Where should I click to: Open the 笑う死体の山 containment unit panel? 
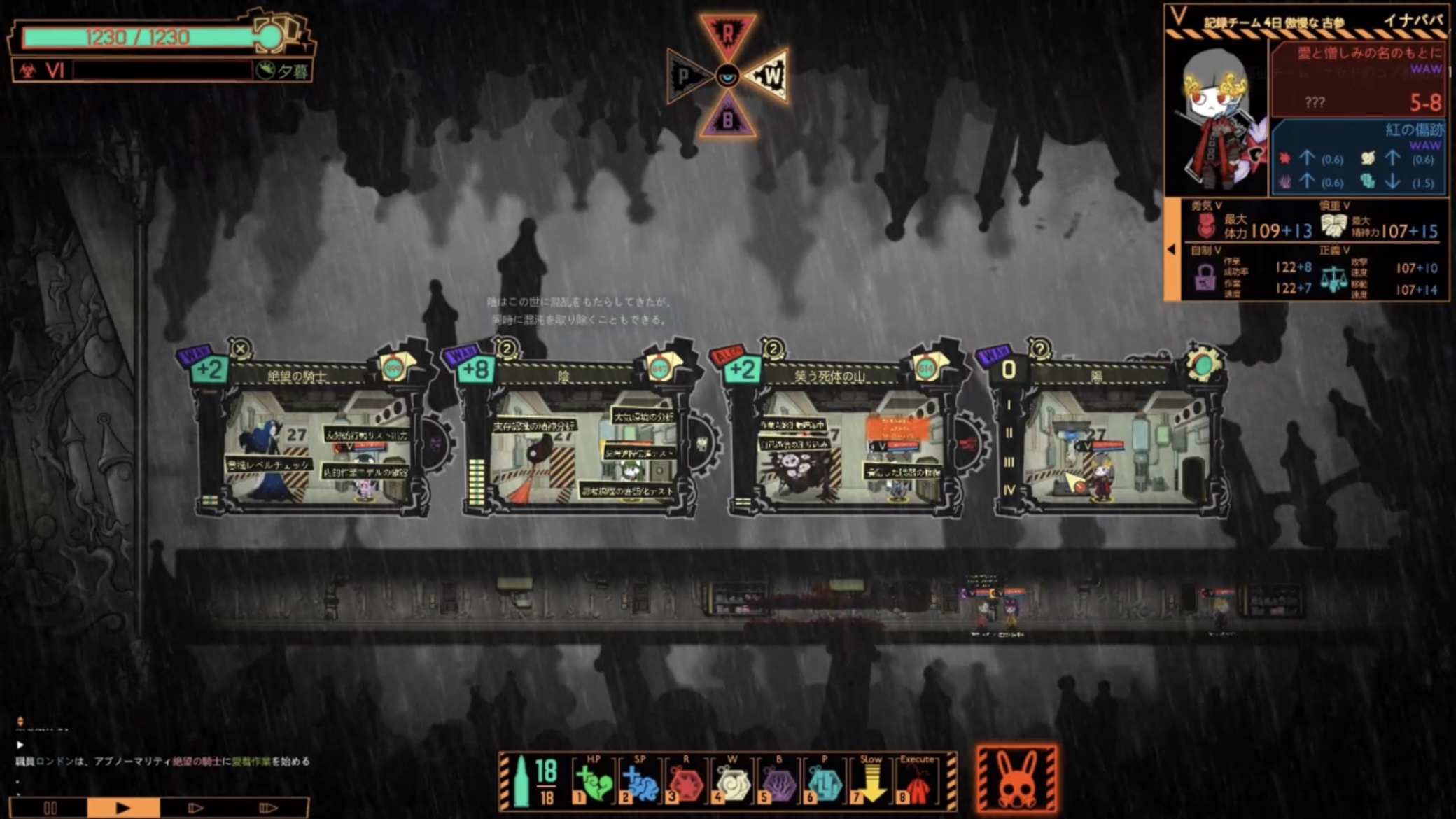pos(829,376)
